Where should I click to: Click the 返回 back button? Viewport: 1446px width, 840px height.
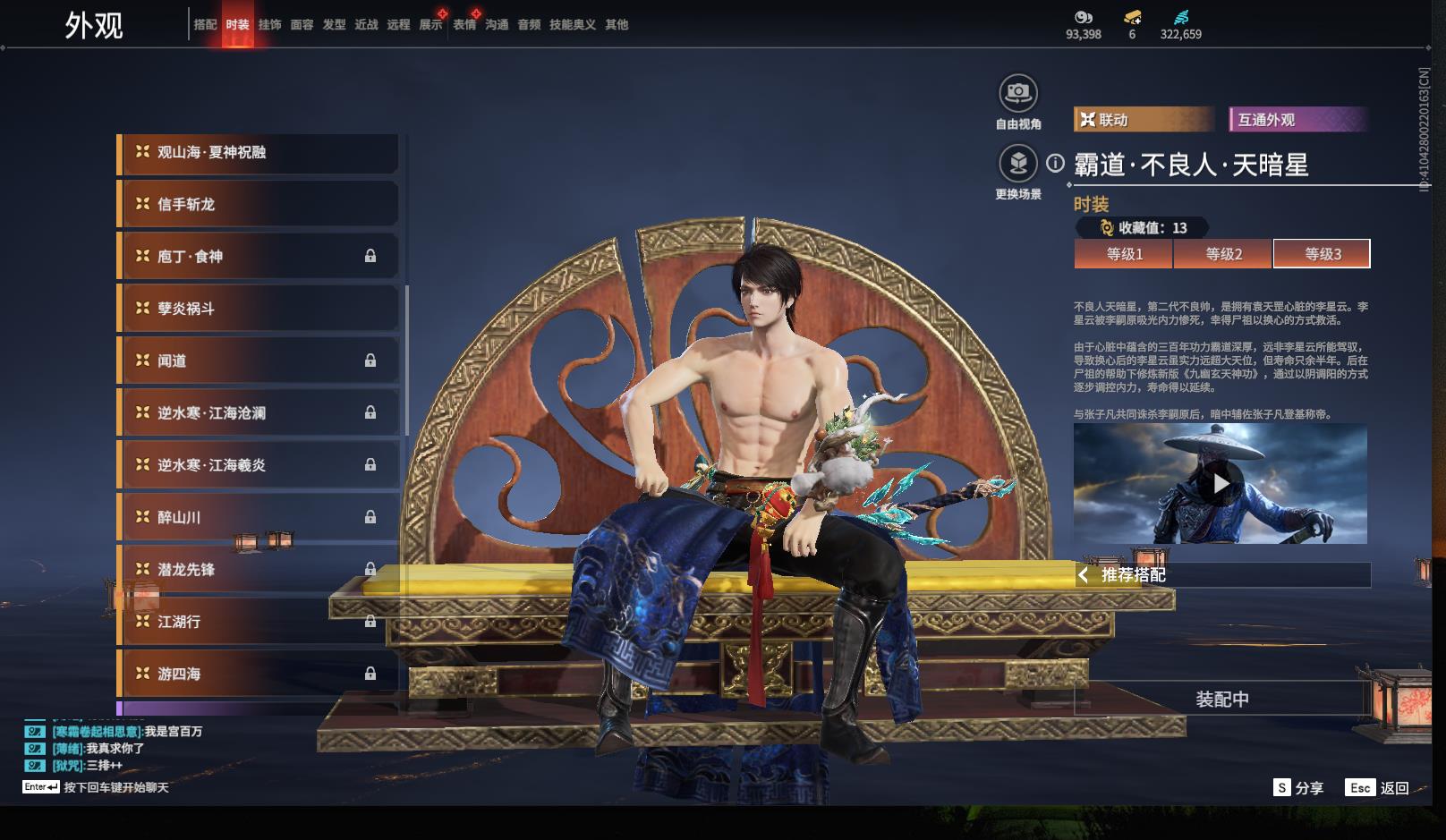(x=1378, y=788)
